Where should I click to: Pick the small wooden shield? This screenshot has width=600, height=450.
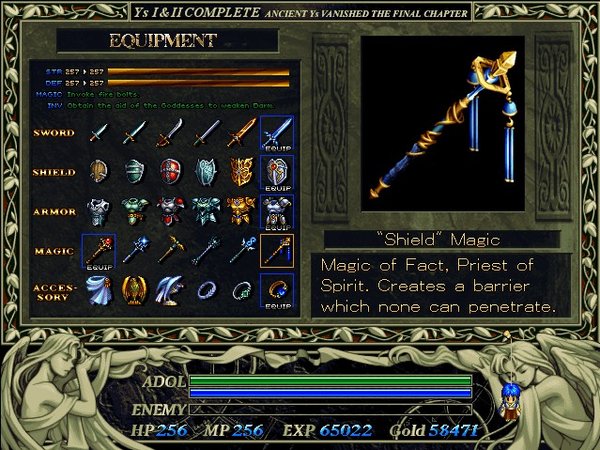[x=98, y=171]
